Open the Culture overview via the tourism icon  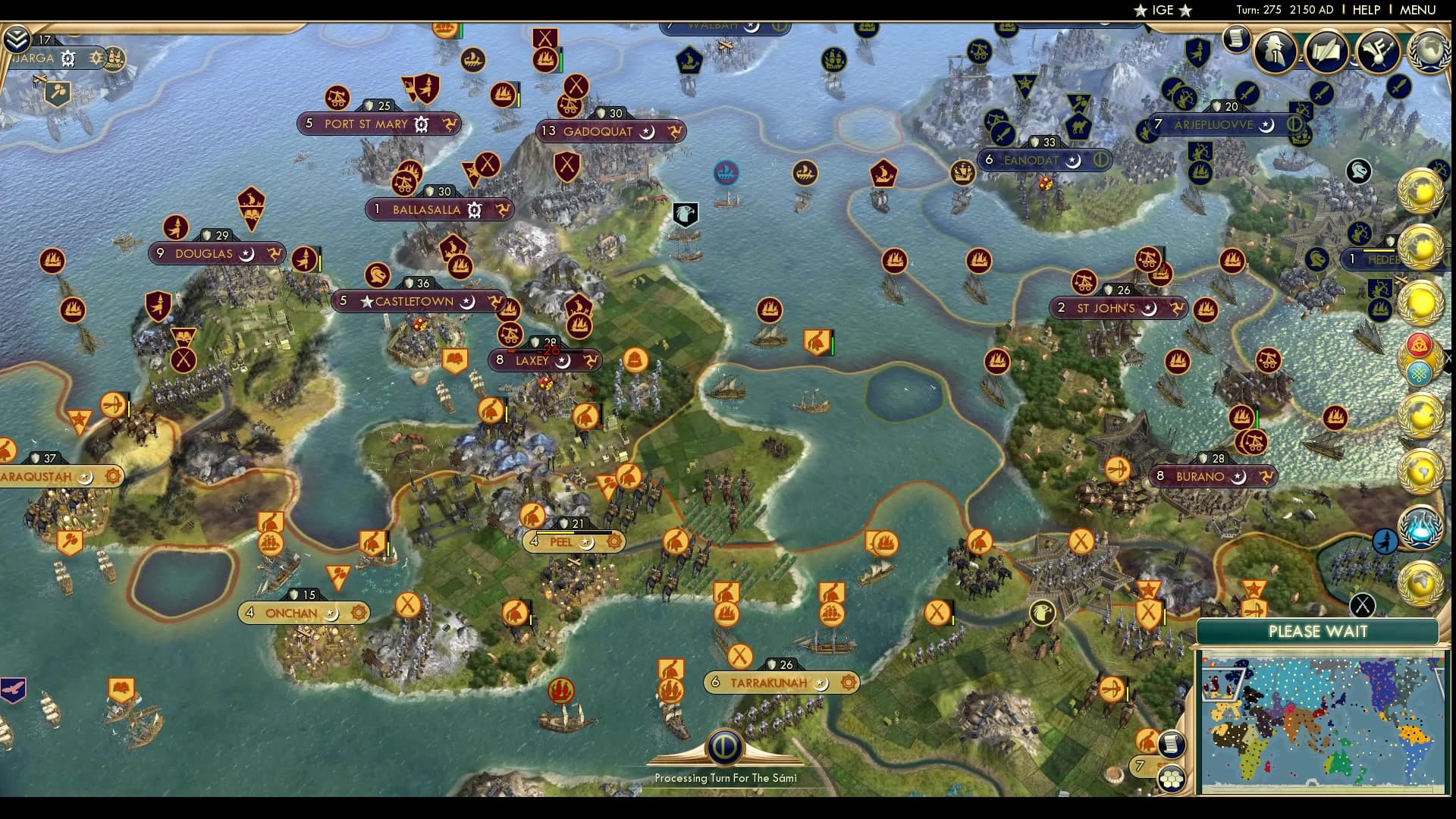1378,52
